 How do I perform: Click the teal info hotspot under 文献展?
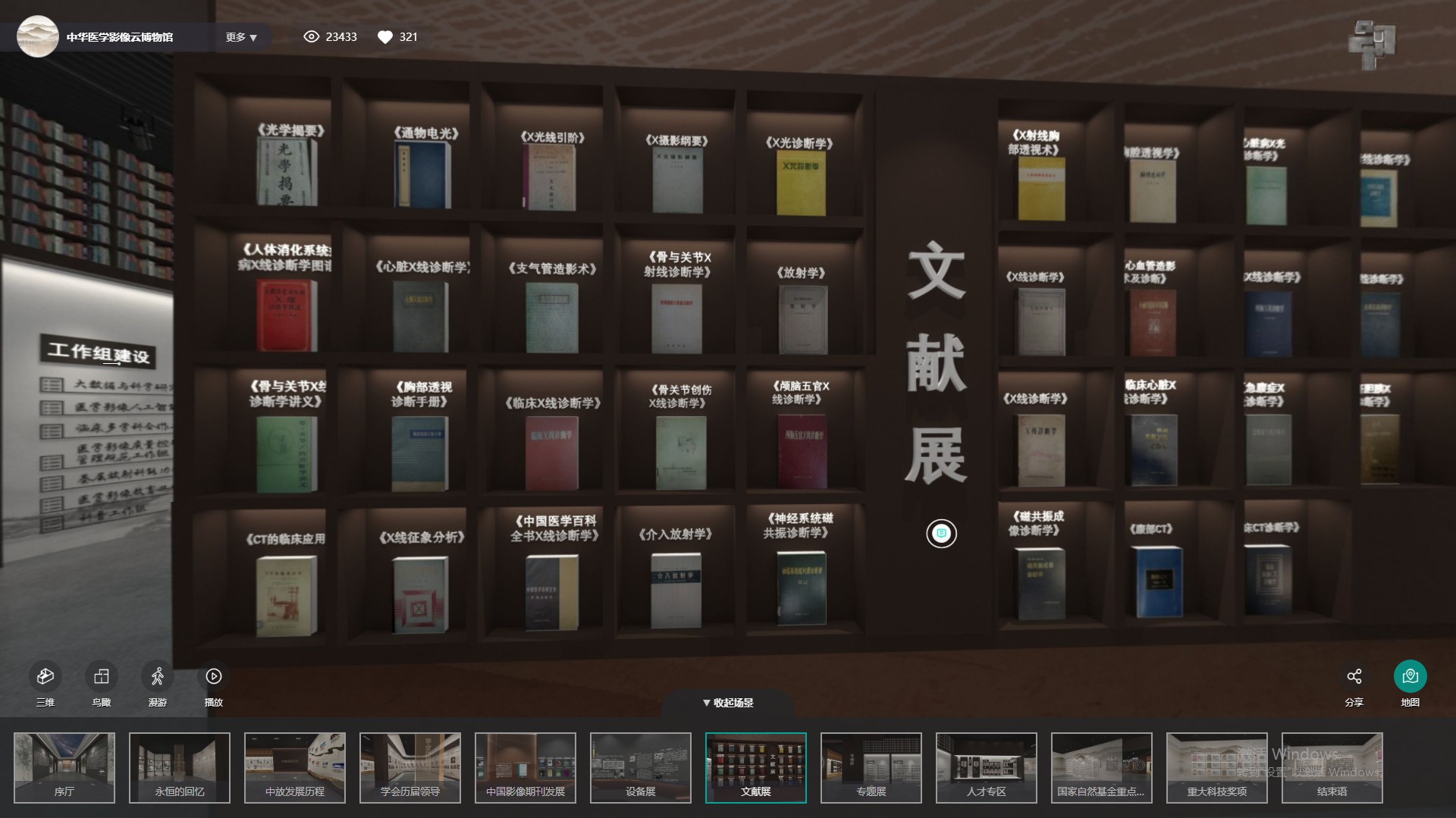coord(941,534)
